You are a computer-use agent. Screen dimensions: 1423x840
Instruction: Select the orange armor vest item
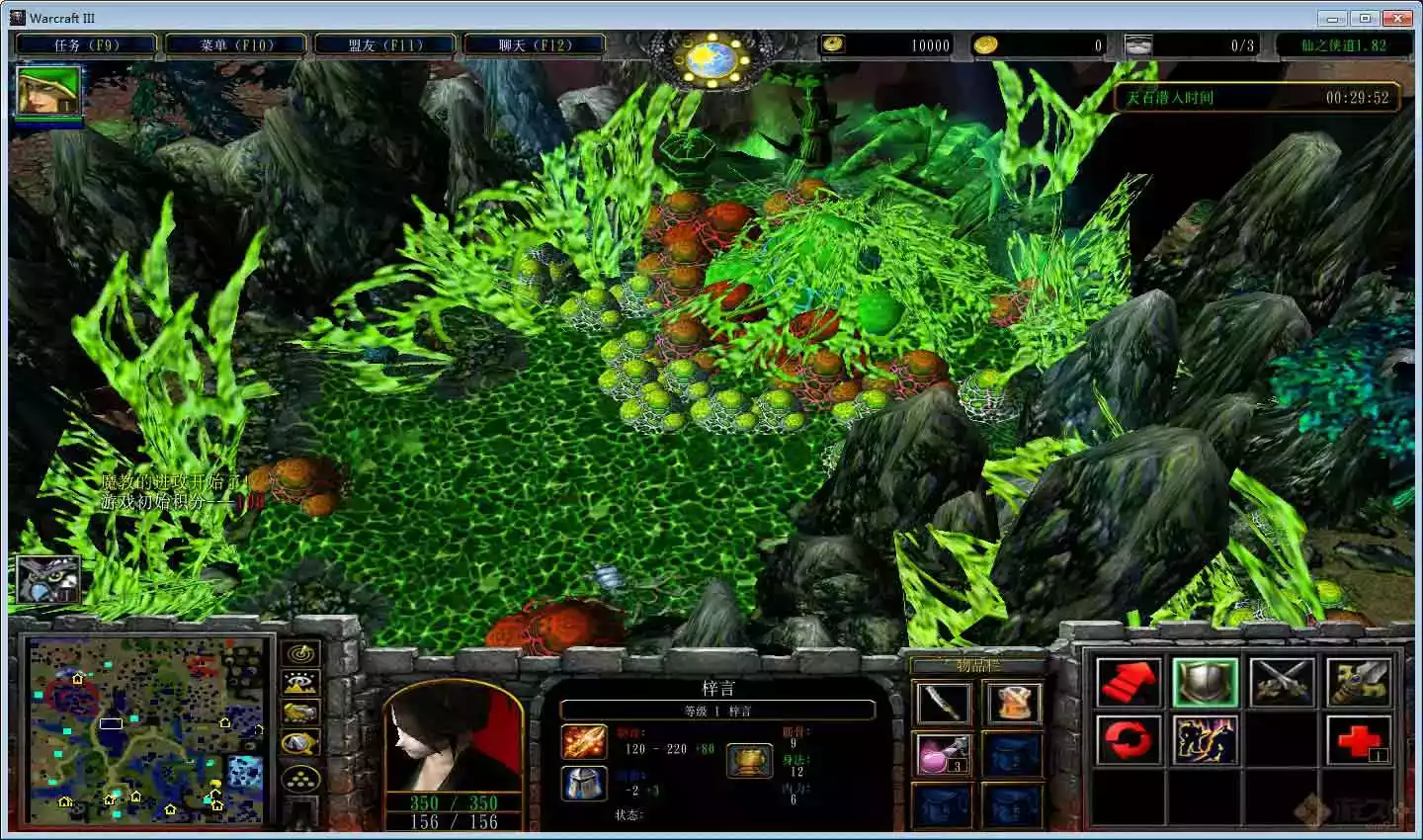(x=1013, y=703)
